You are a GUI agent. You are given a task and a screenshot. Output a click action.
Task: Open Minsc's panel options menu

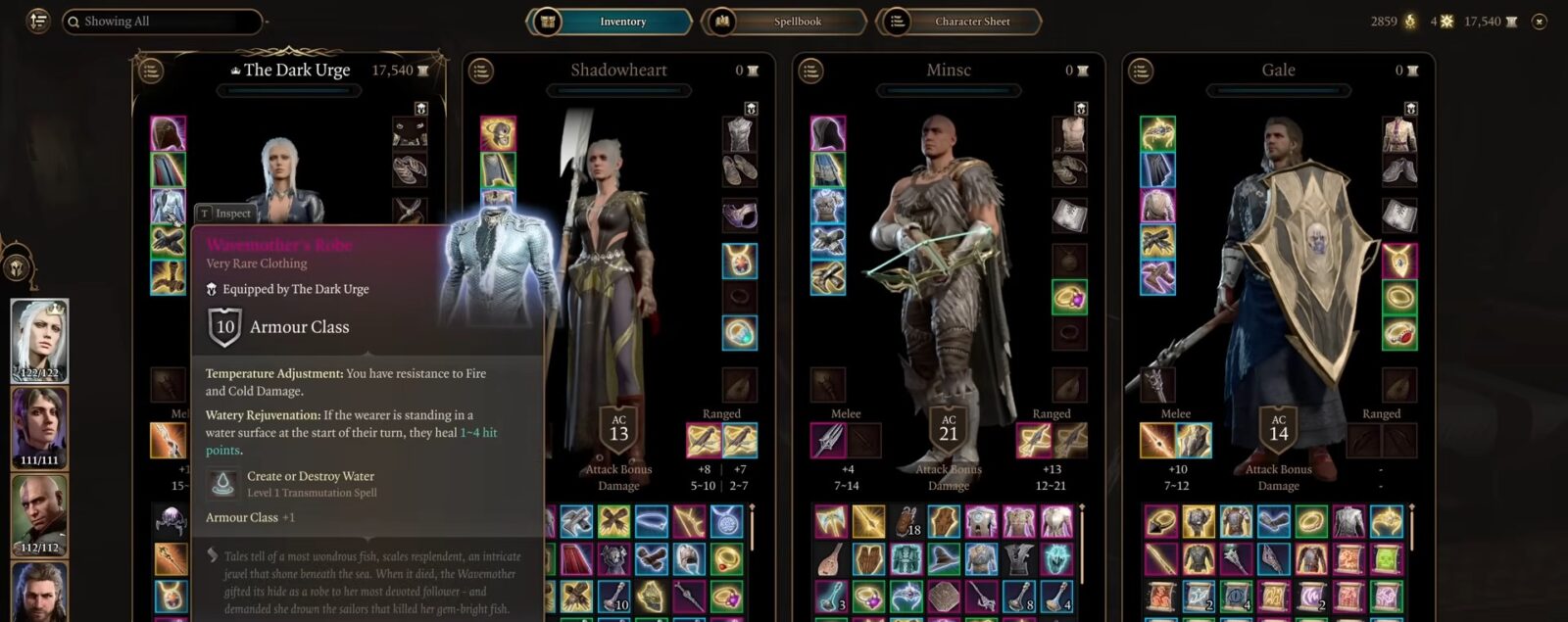tap(810, 71)
